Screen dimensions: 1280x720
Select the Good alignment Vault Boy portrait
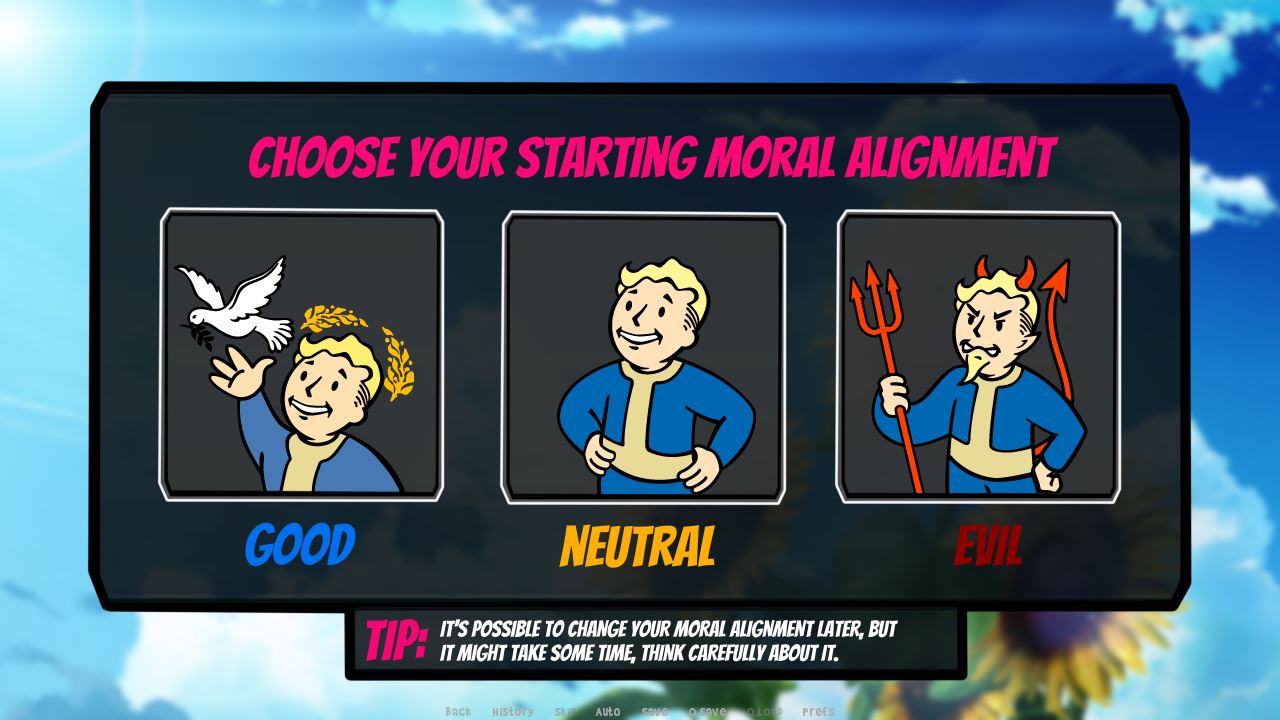[303, 355]
